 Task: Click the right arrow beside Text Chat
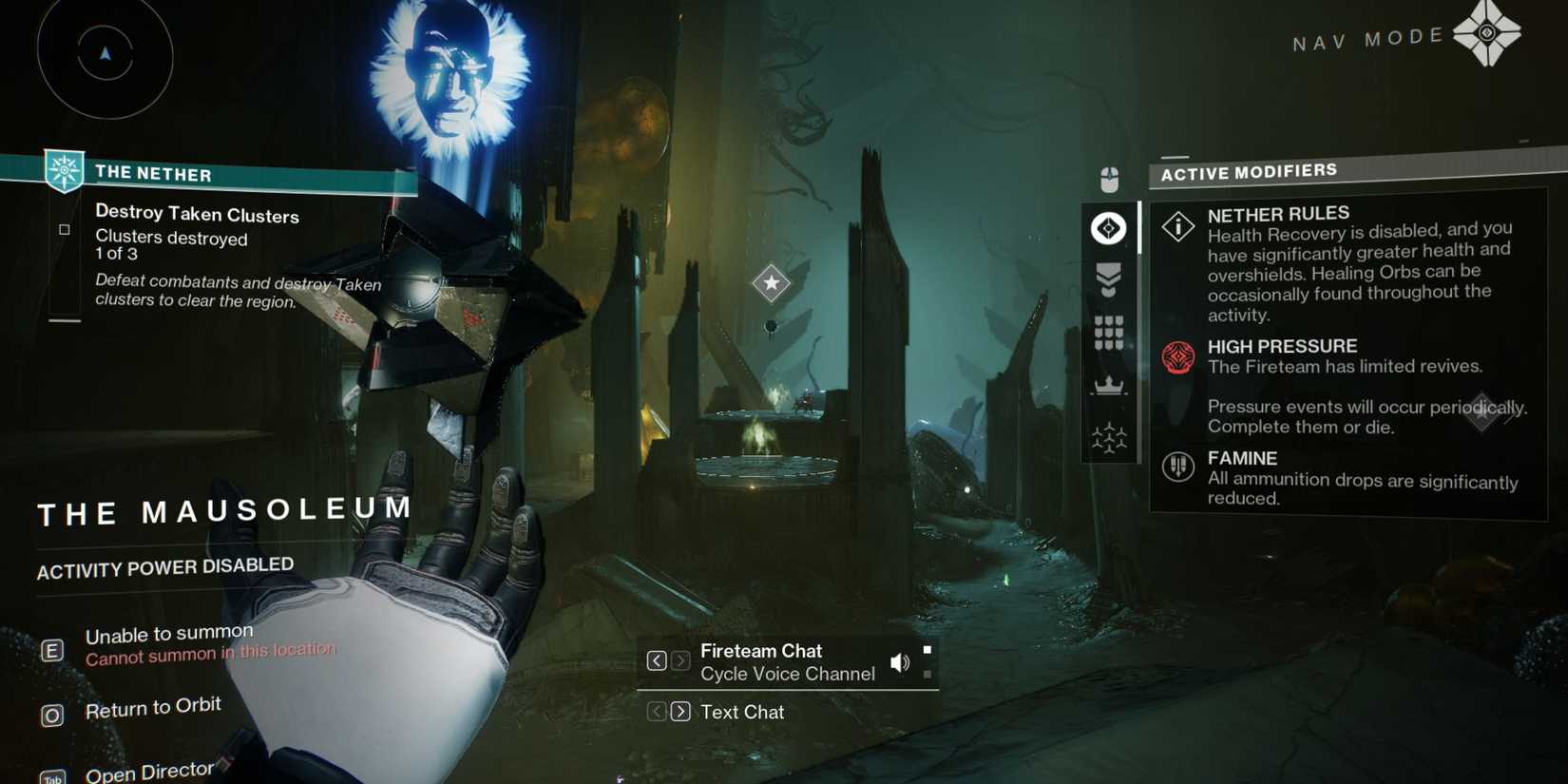pyautogui.click(x=680, y=711)
